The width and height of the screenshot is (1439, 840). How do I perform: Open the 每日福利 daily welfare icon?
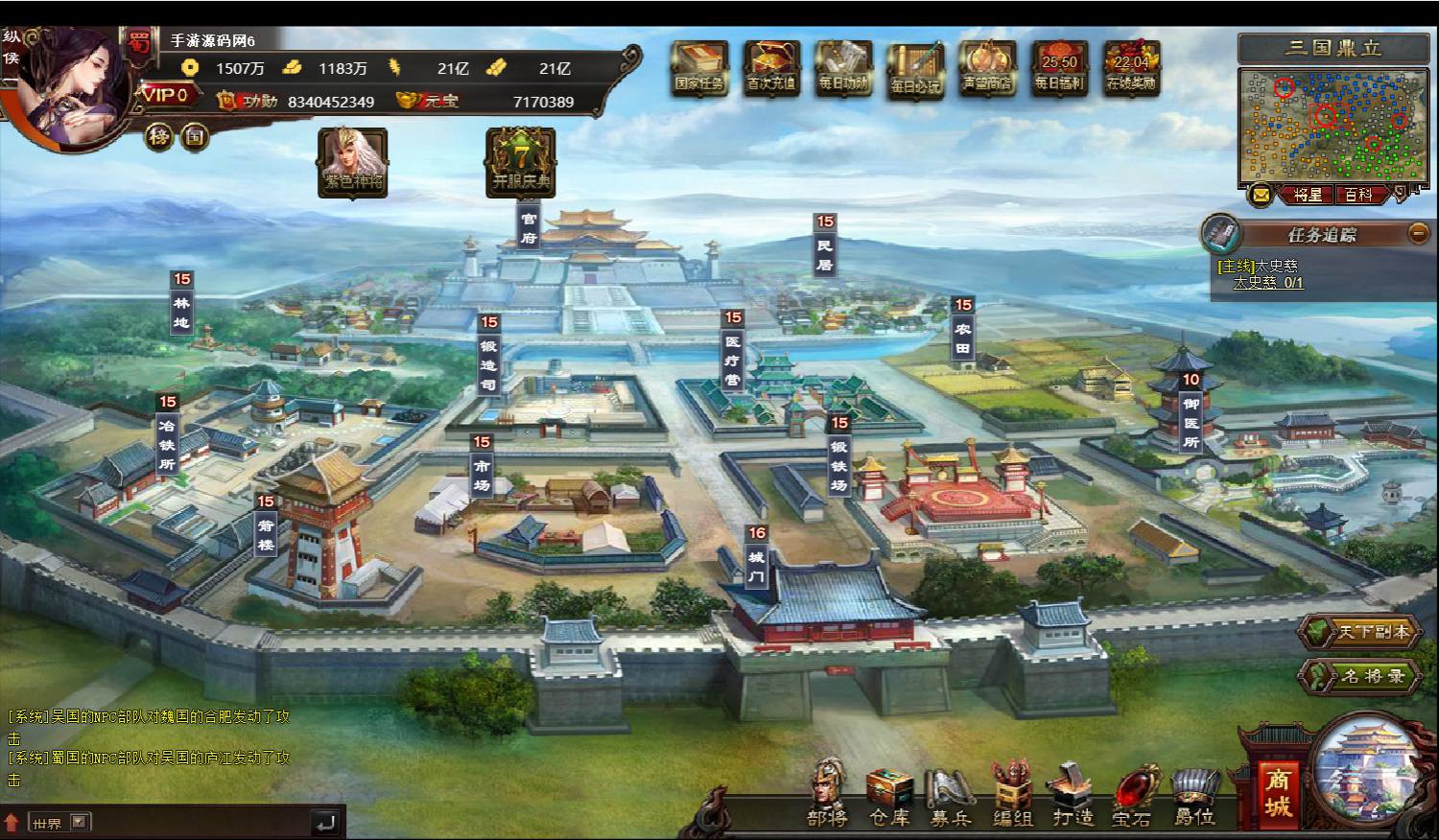click(1059, 66)
